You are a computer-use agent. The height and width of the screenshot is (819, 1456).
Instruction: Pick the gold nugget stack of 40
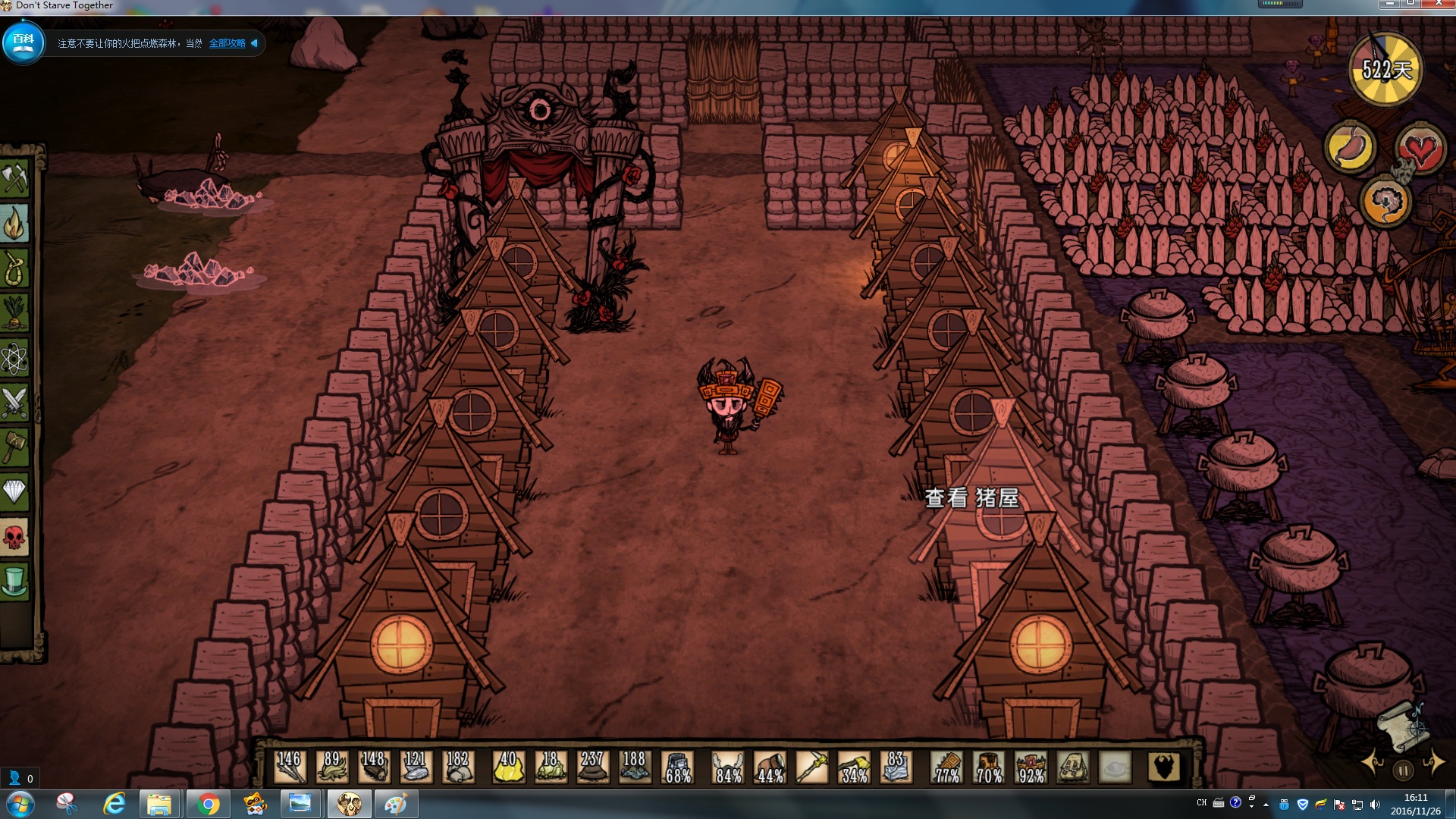click(x=508, y=767)
